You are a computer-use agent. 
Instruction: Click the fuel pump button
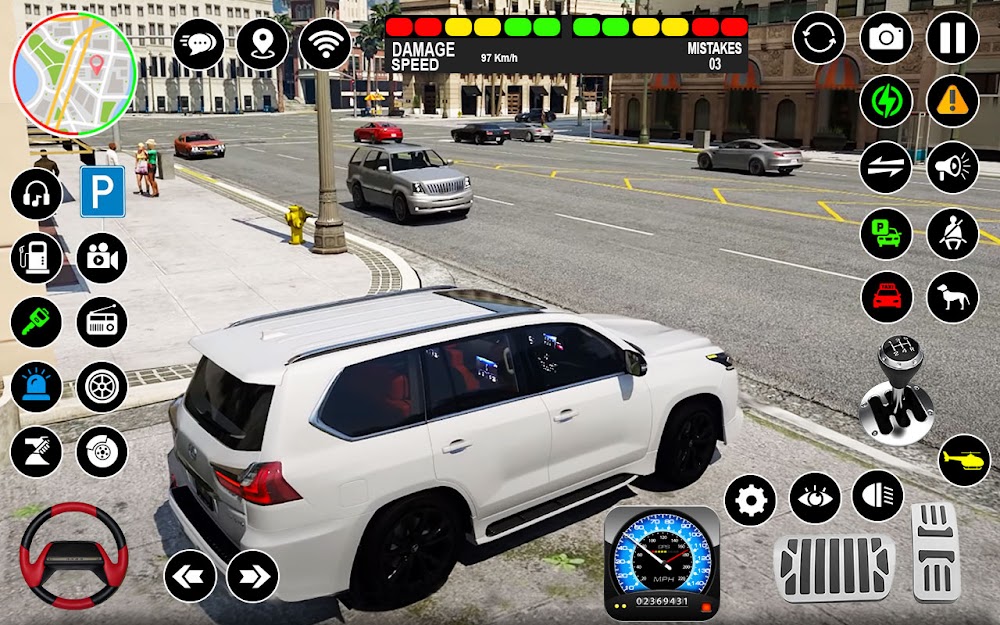pos(36,258)
